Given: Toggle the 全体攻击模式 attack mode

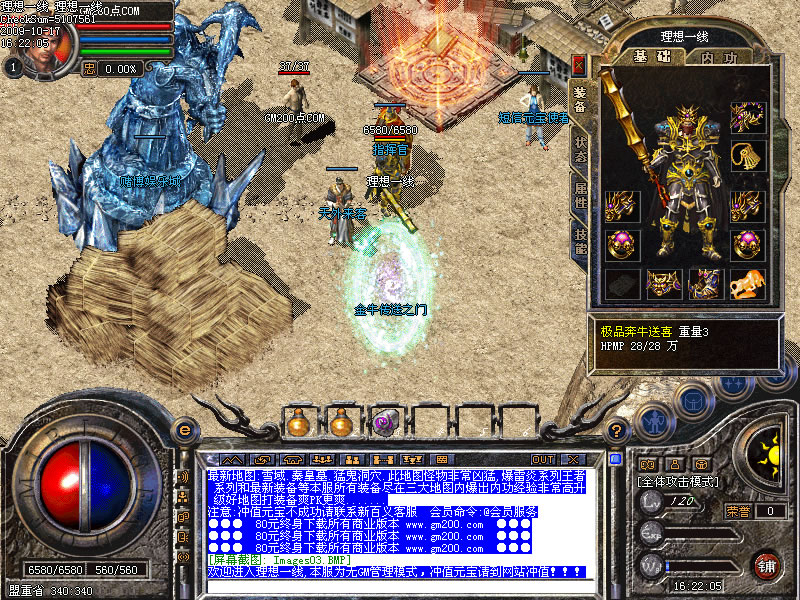Looking at the screenshot, I should (x=679, y=482).
